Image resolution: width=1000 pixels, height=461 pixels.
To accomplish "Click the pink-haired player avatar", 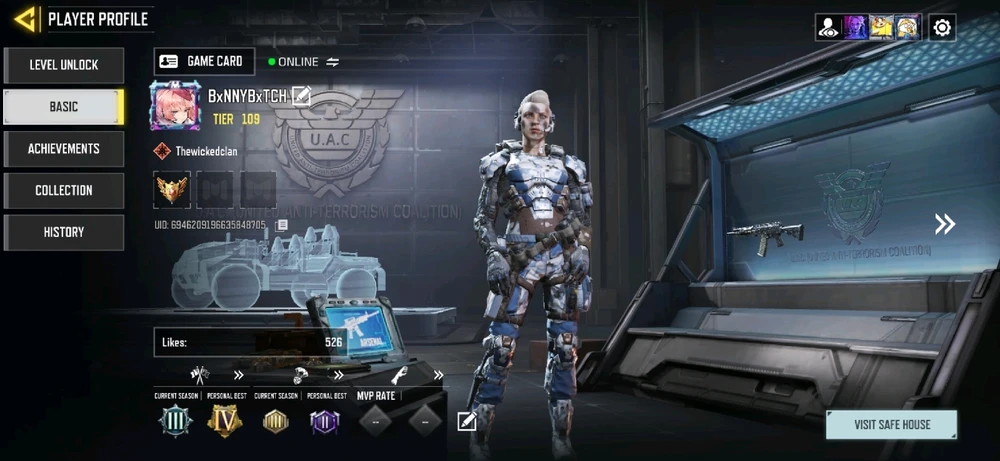I will [x=175, y=105].
